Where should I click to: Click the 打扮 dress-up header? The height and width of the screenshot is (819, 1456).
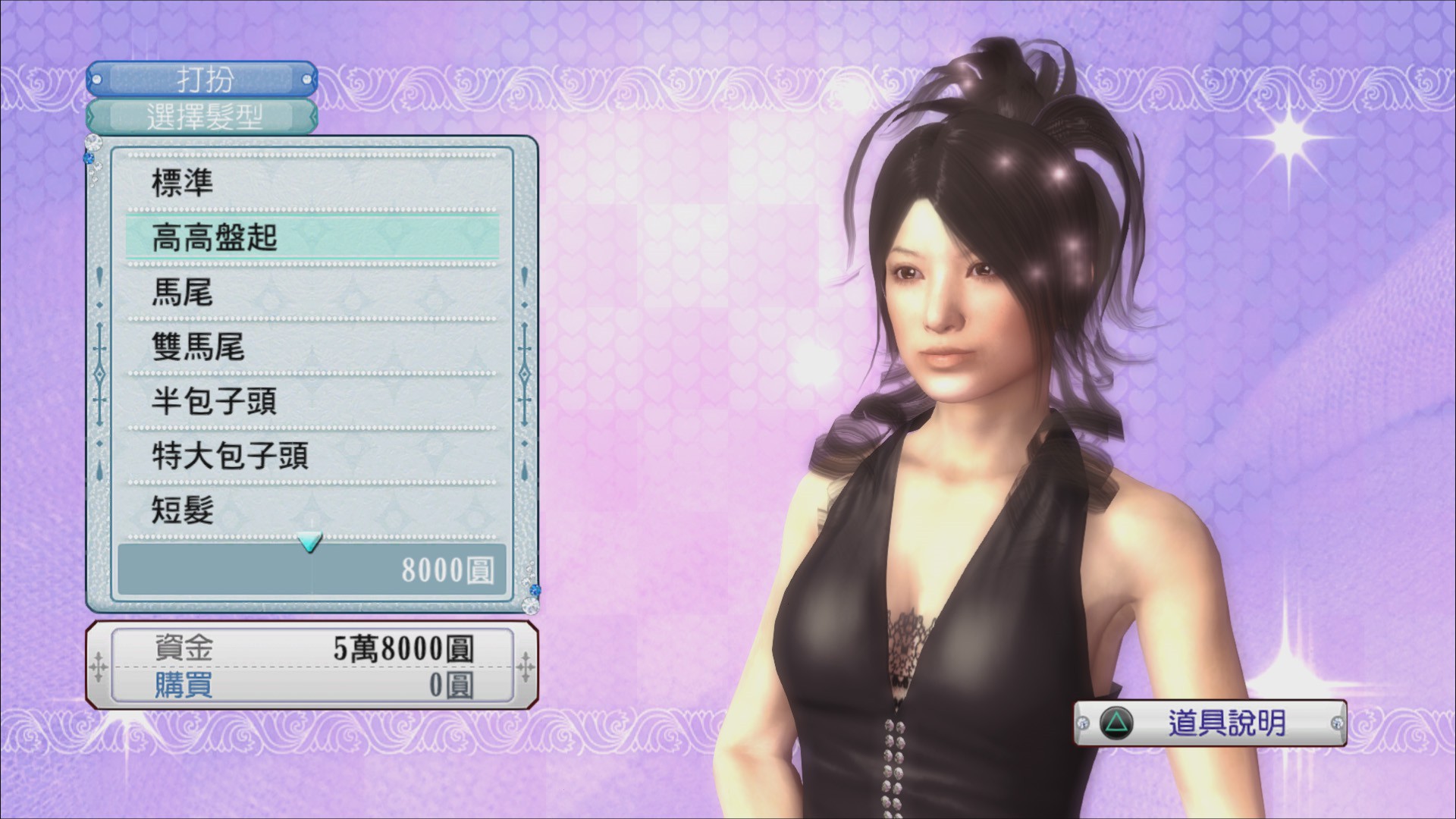202,79
